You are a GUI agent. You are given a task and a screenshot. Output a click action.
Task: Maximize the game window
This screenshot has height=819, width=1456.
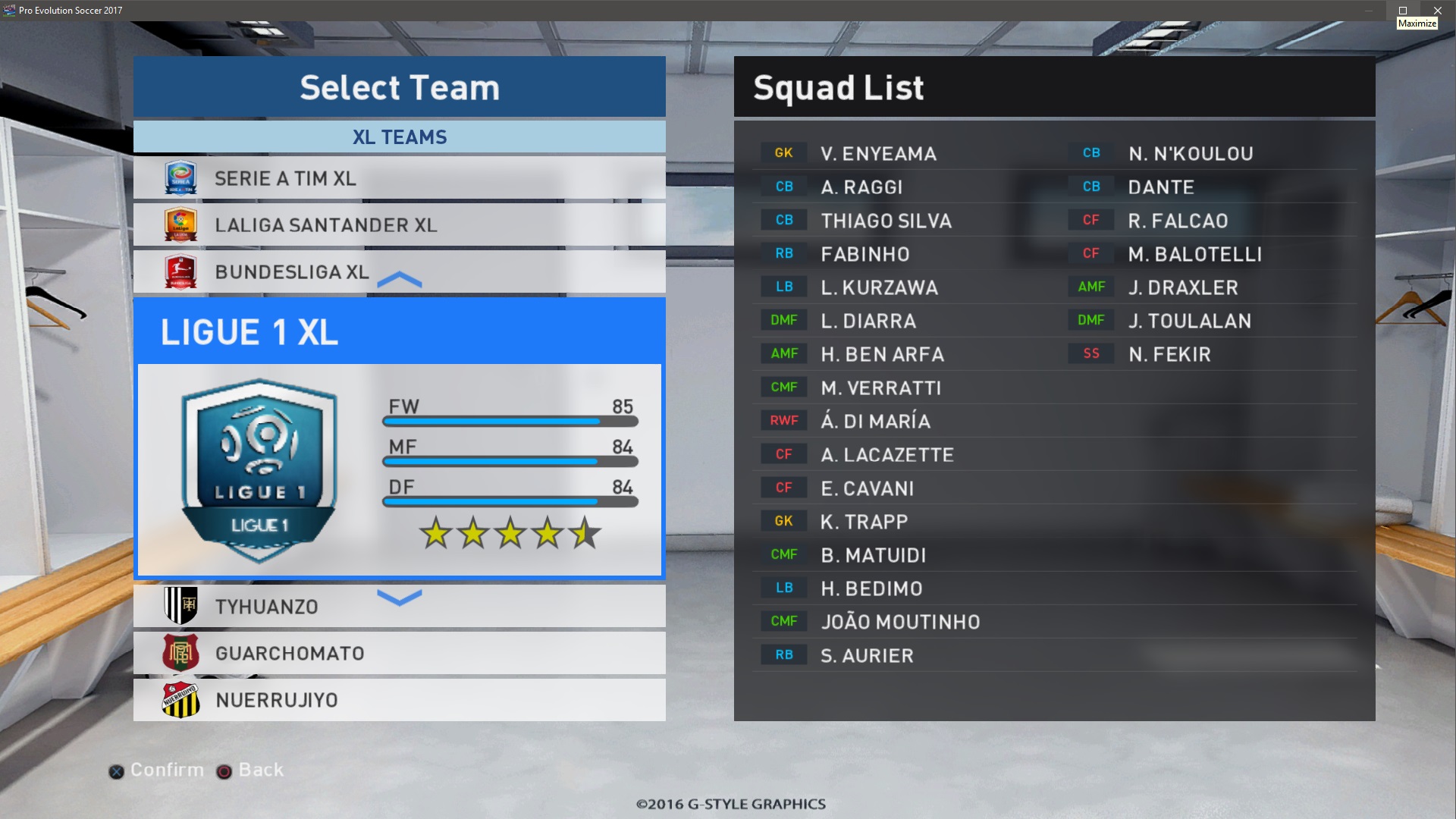(x=1403, y=11)
